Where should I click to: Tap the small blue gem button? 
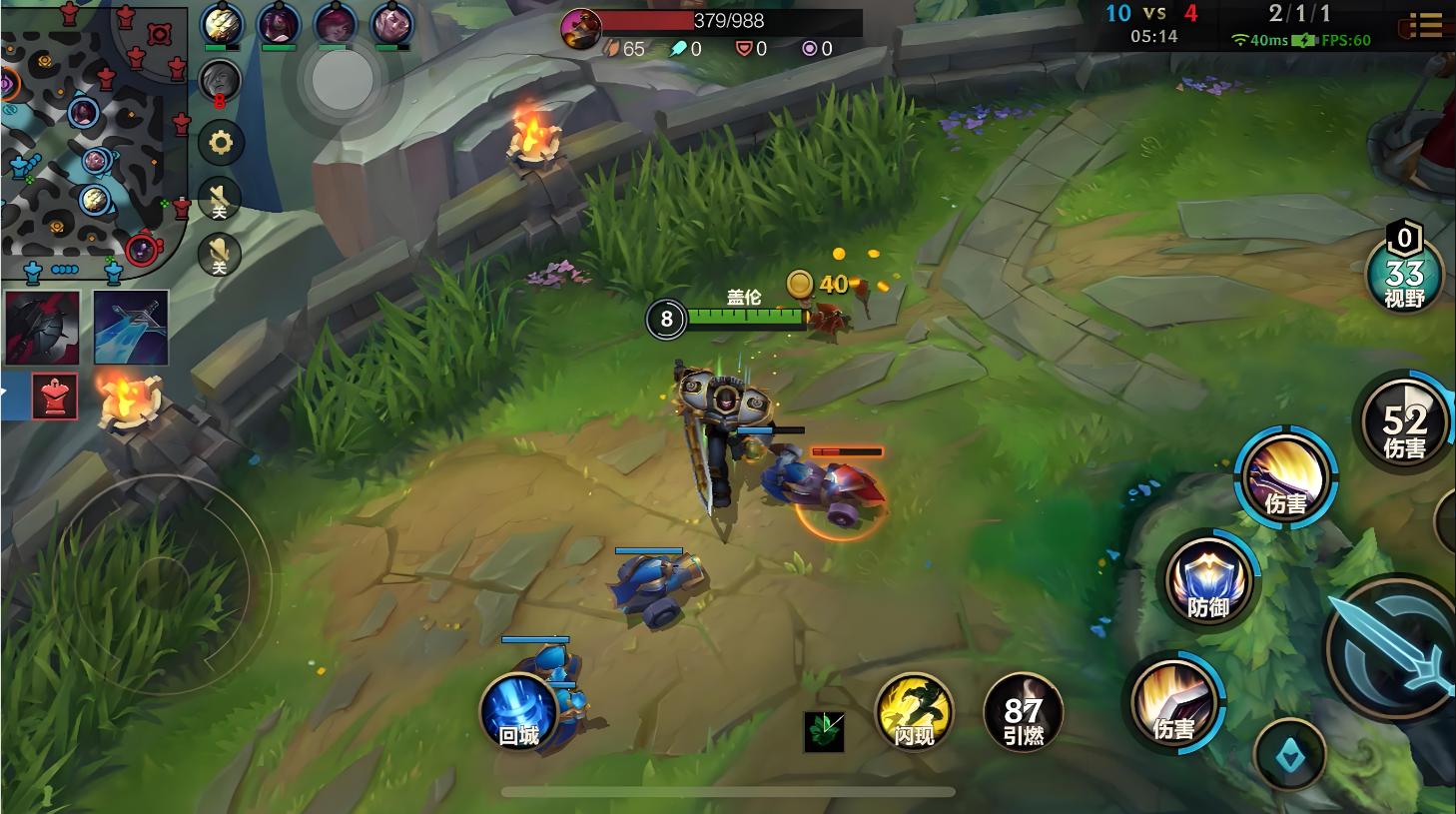click(1290, 758)
